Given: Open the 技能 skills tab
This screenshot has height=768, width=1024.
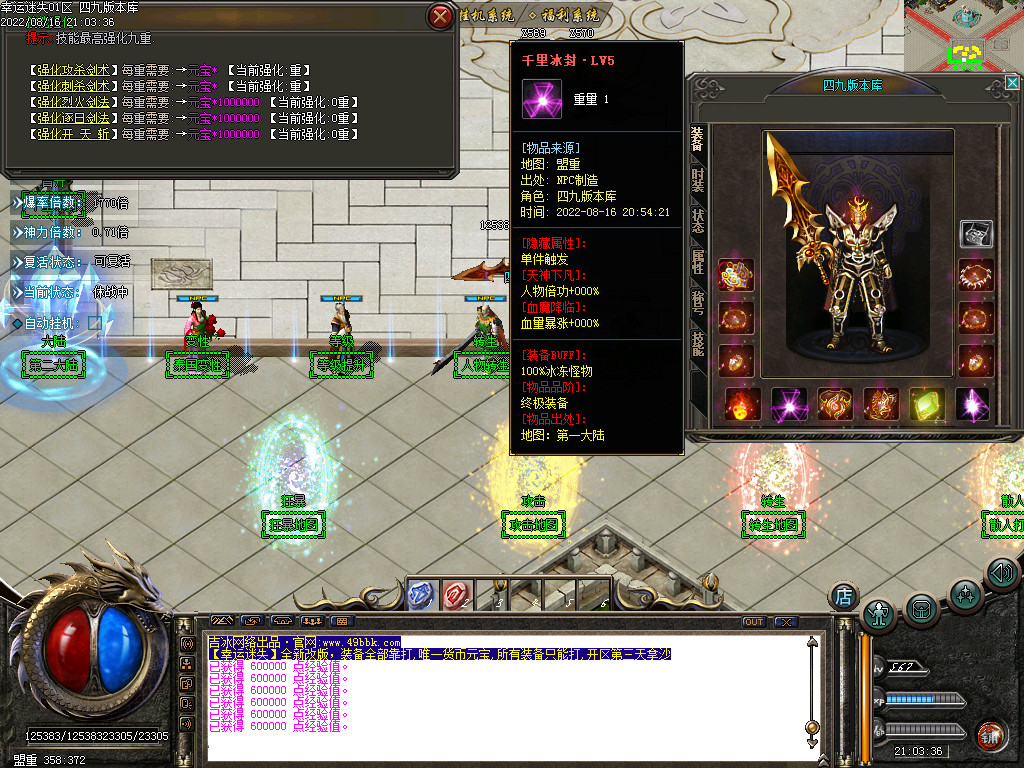Looking at the screenshot, I should tap(697, 343).
